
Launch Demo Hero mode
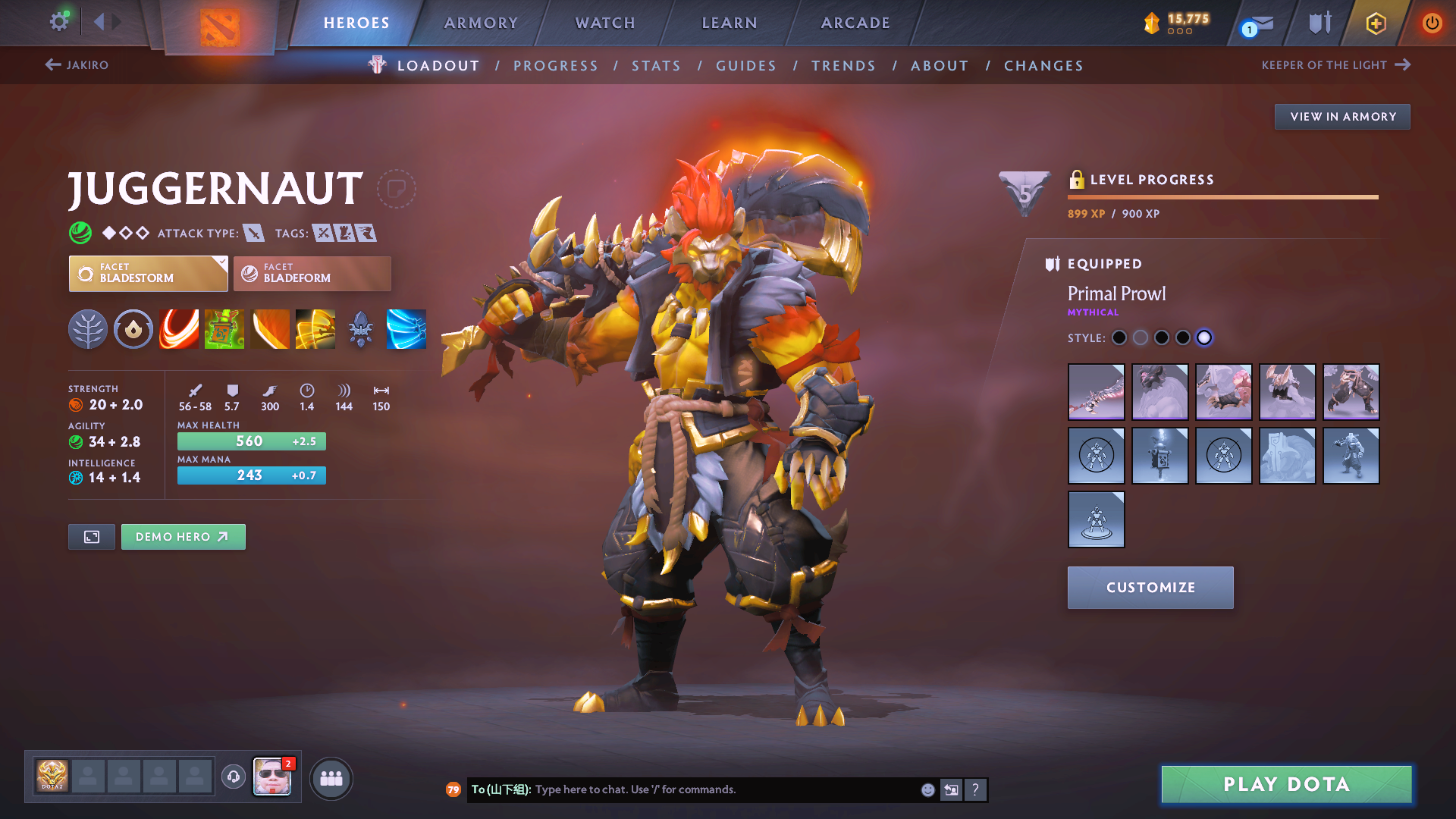(x=183, y=537)
